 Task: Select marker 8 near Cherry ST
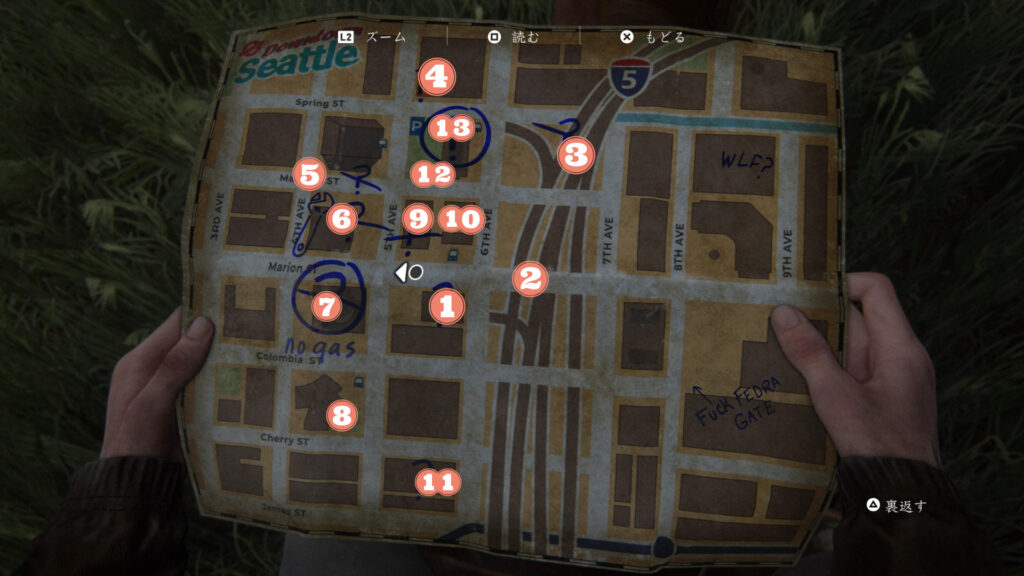click(x=343, y=413)
